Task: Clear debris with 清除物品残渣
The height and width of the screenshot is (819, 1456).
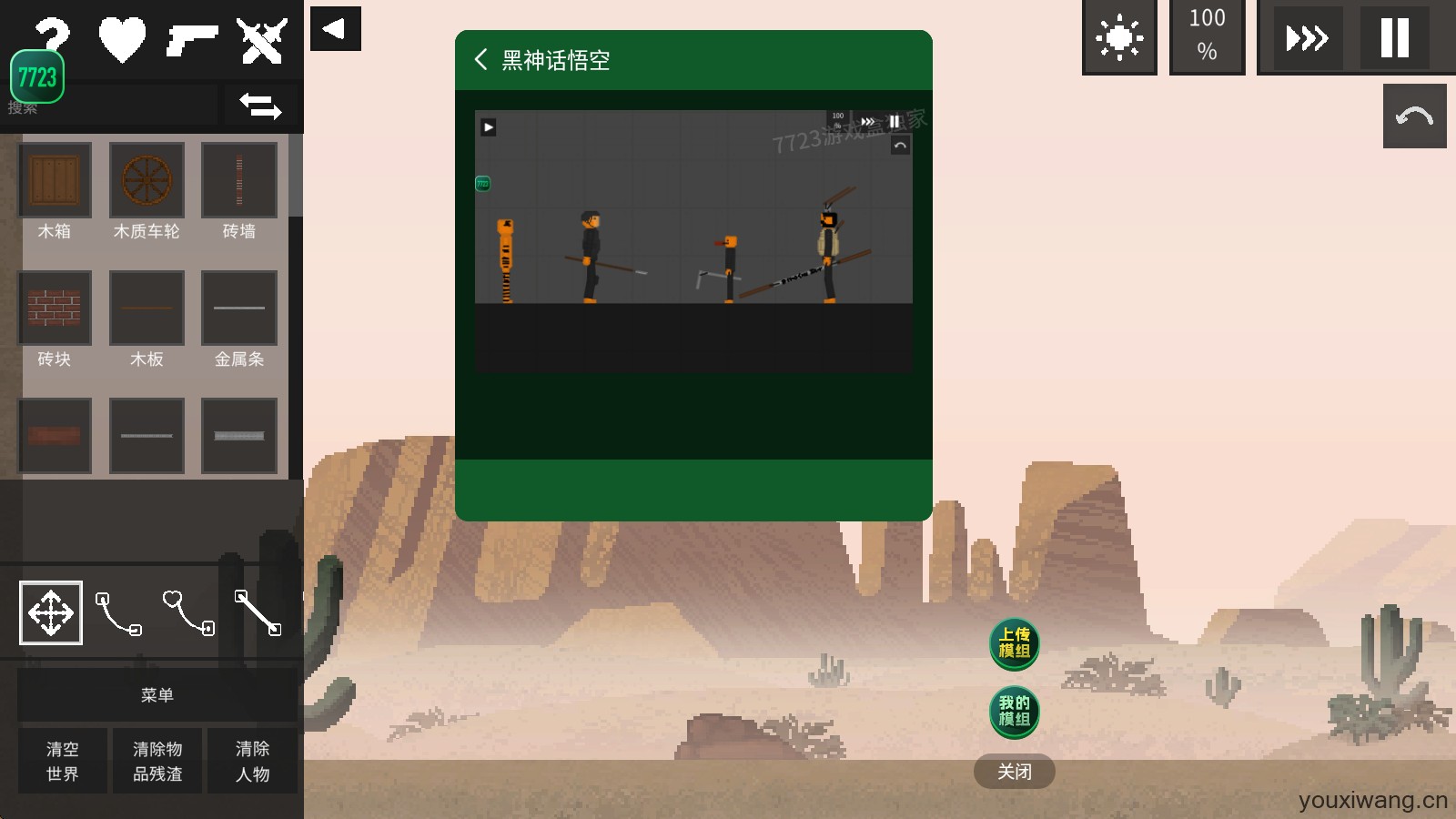Action: click(157, 761)
